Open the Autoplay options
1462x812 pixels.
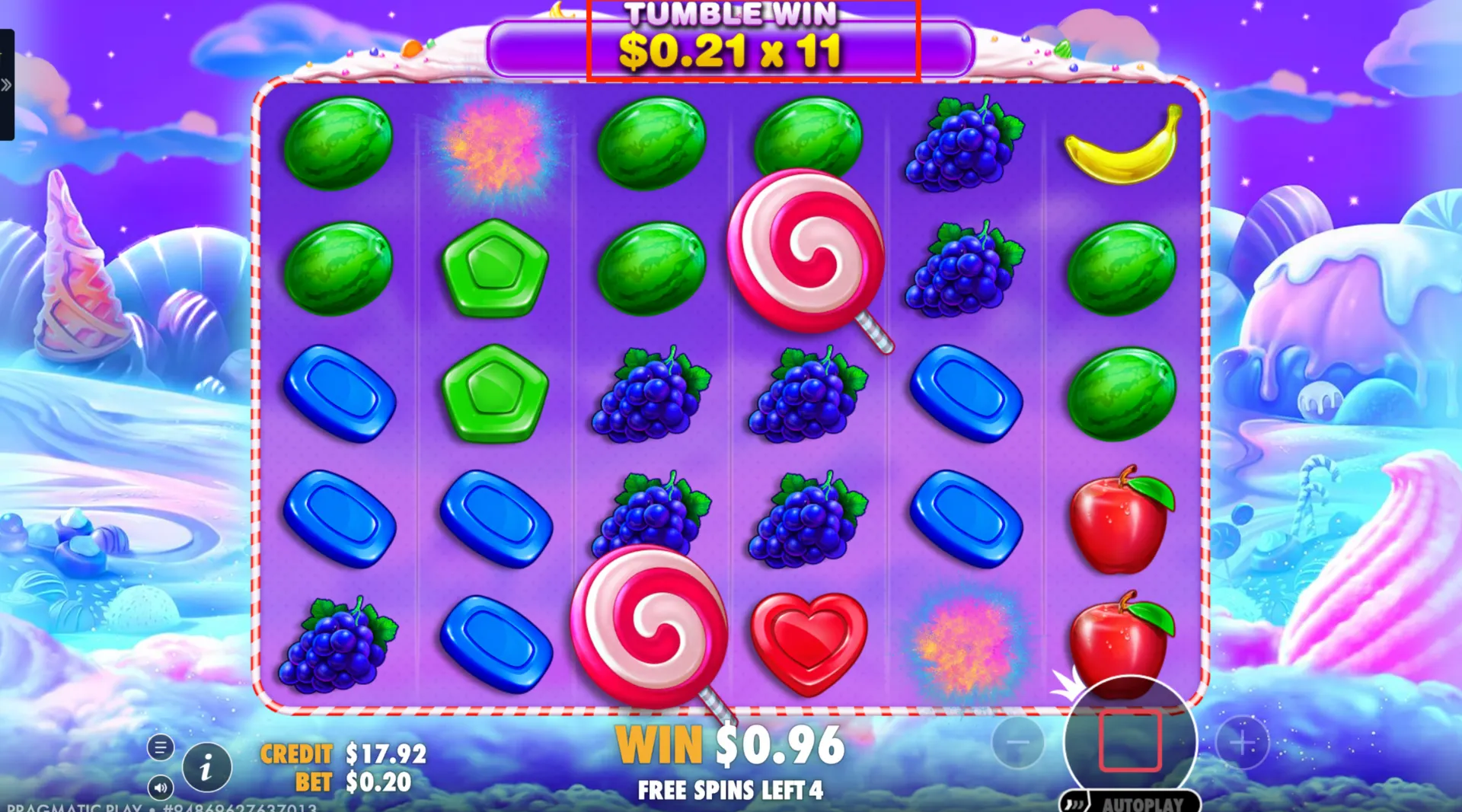(x=1132, y=803)
